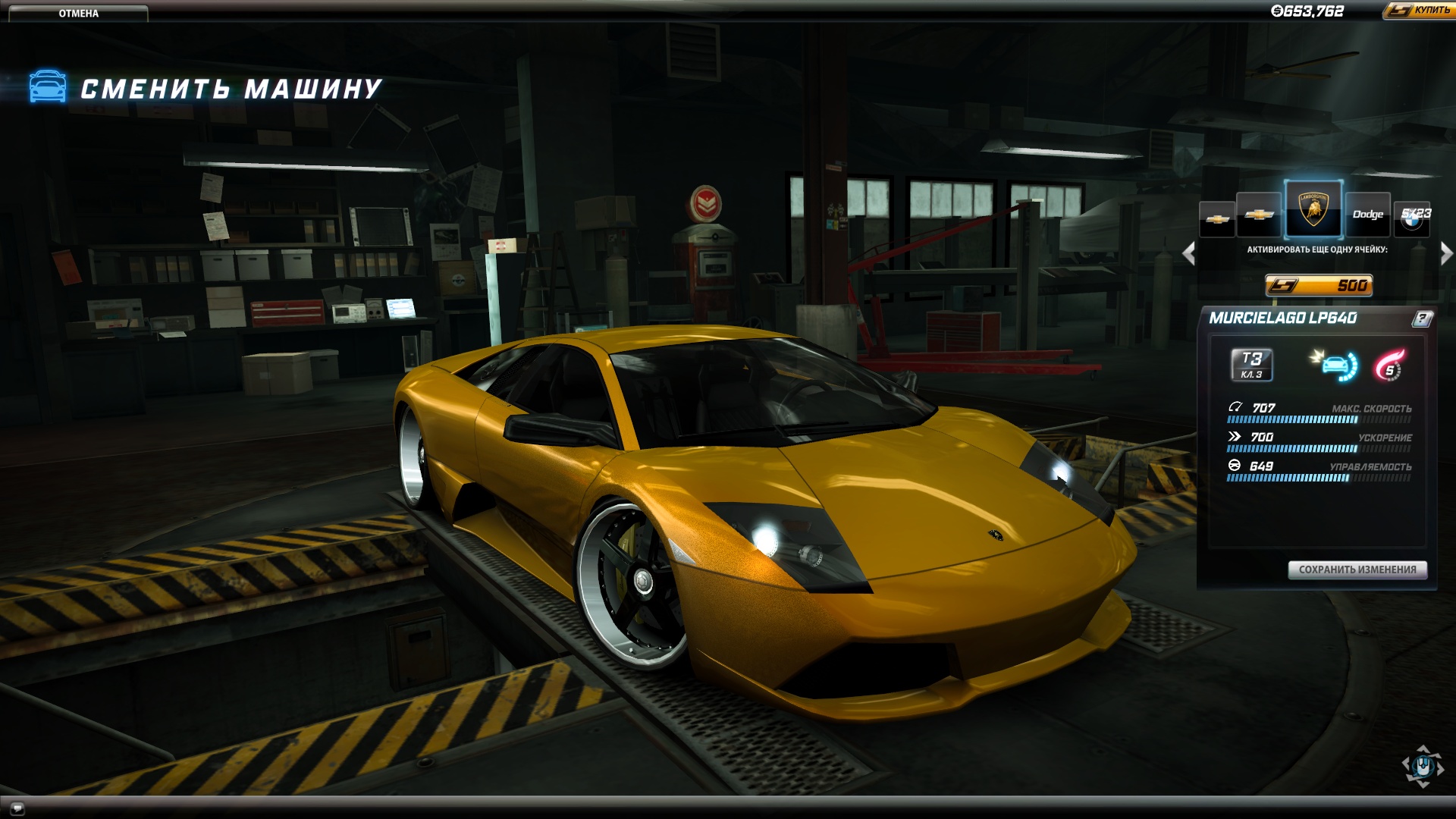The height and width of the screenshot is (819, 1456).
Task: Open the question mark help for Murcielago LP640
Action: tap(1422, 318)
